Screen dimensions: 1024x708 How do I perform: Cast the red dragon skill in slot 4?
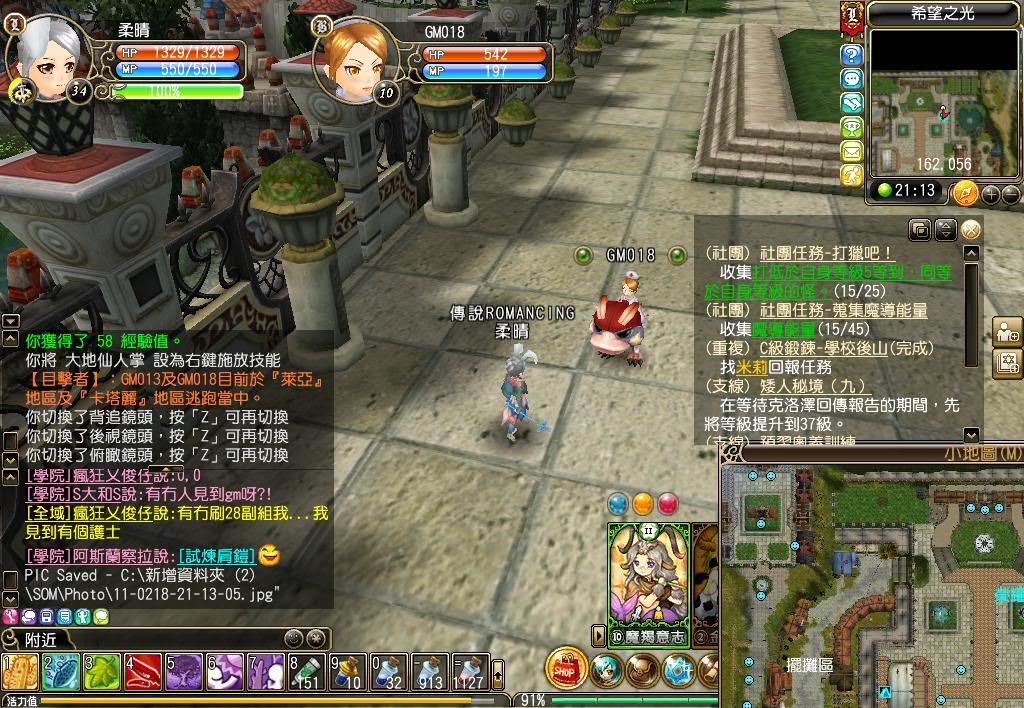(143, 672)
